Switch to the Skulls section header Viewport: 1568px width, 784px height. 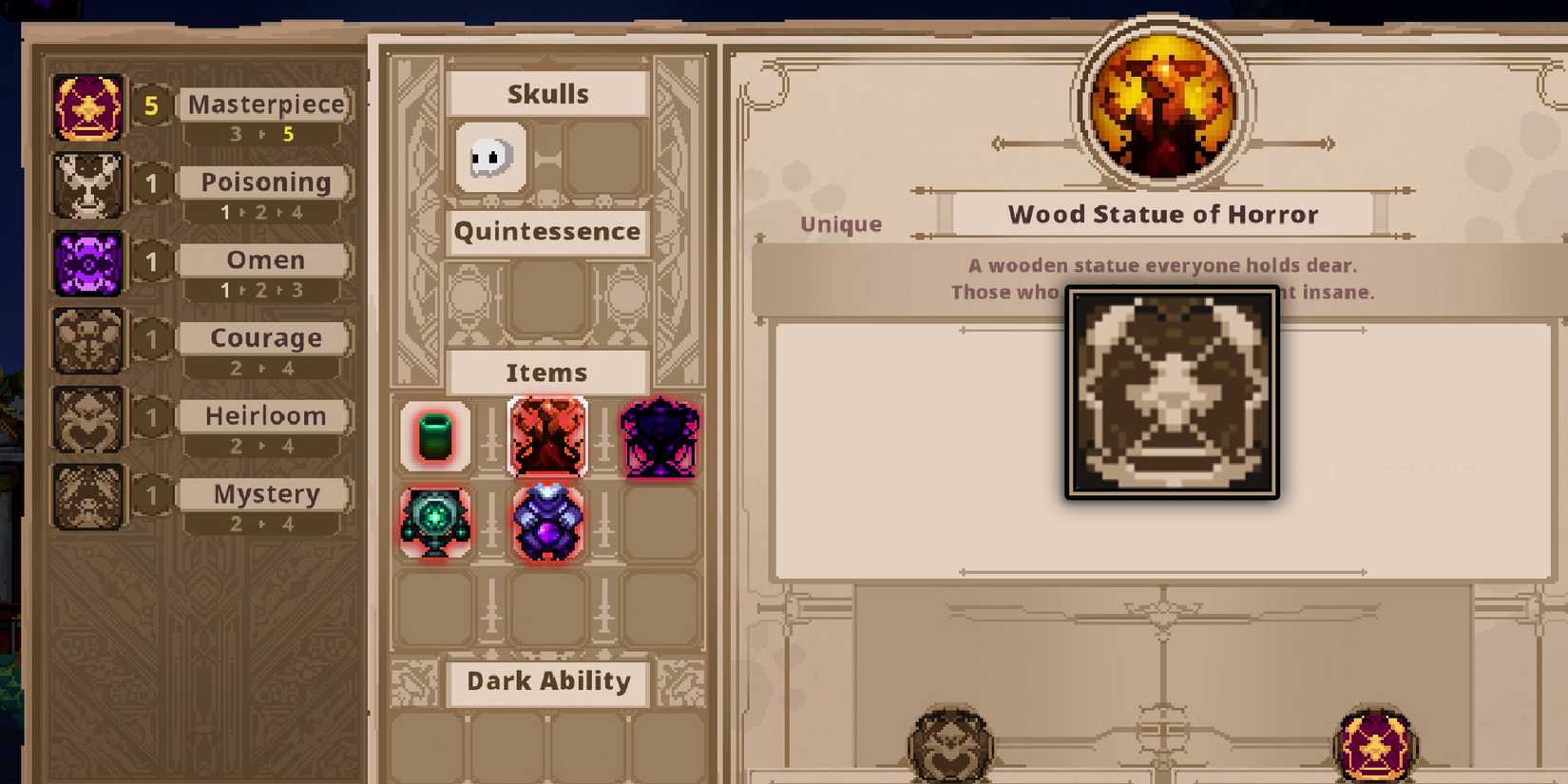tap(547, 92)
